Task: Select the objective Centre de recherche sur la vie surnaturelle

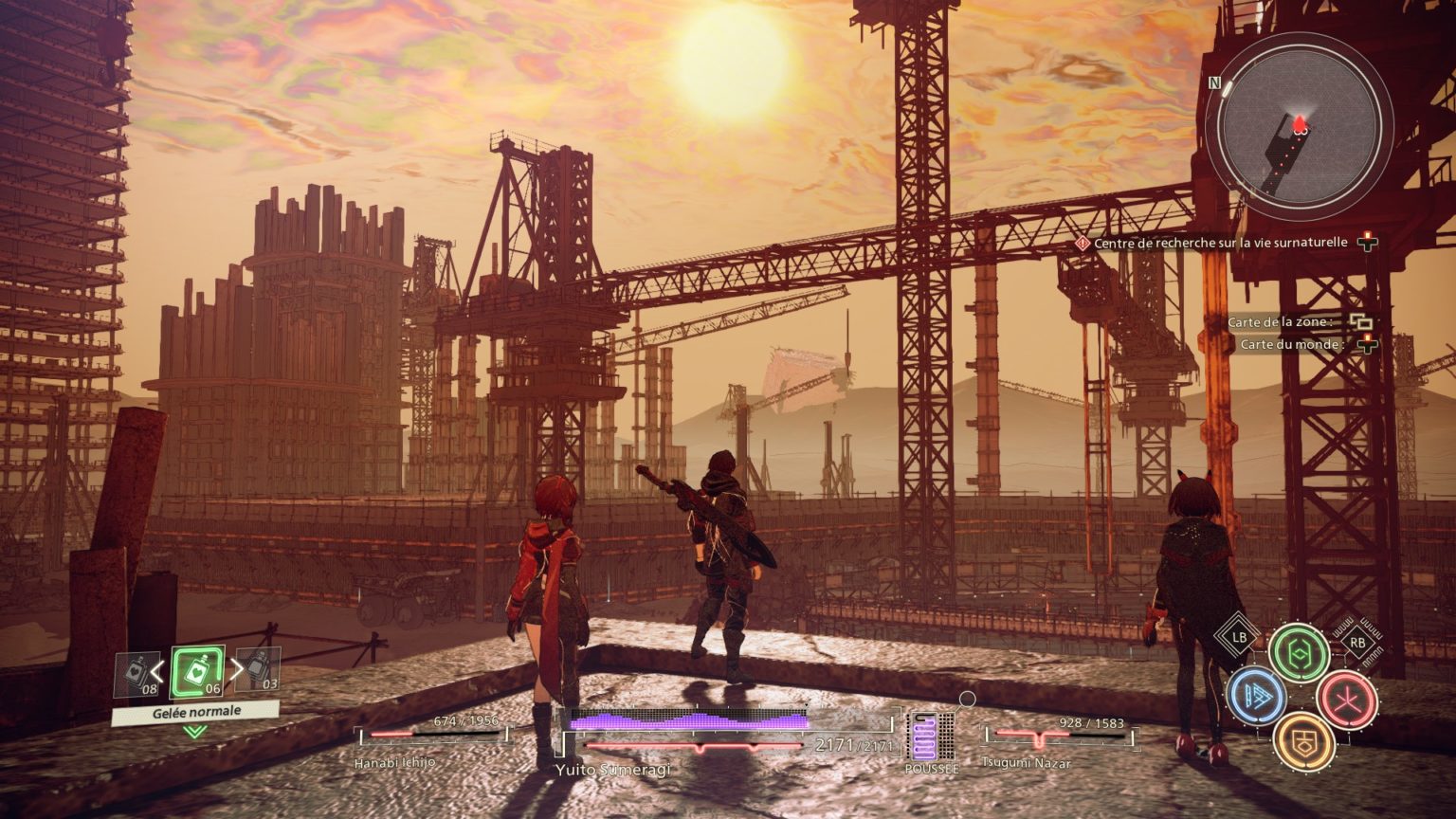Action: (x=1220, y=243)
